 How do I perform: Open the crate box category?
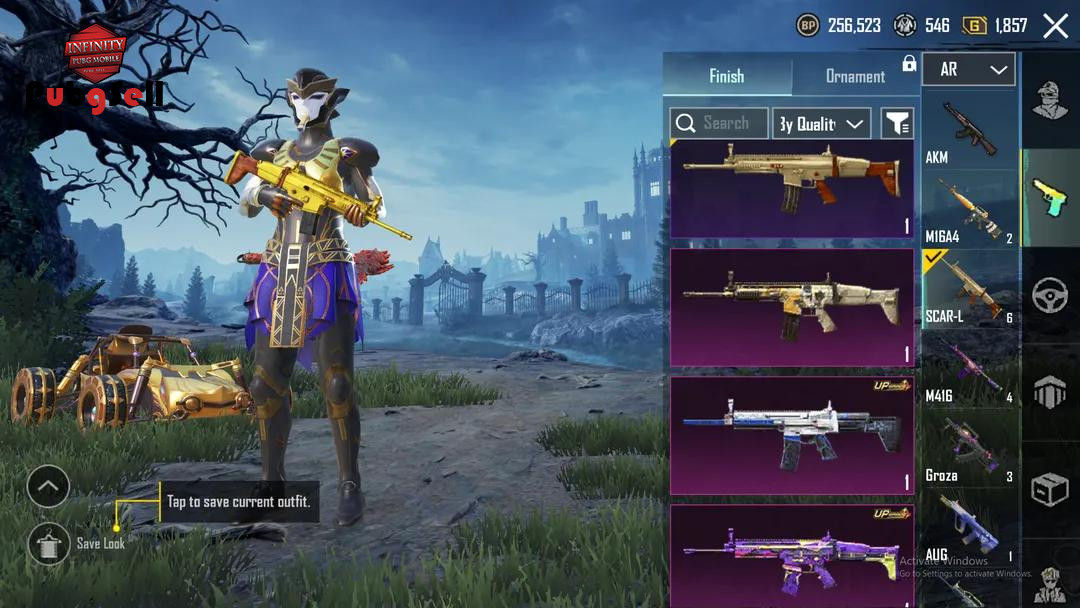coord(1050,489)
